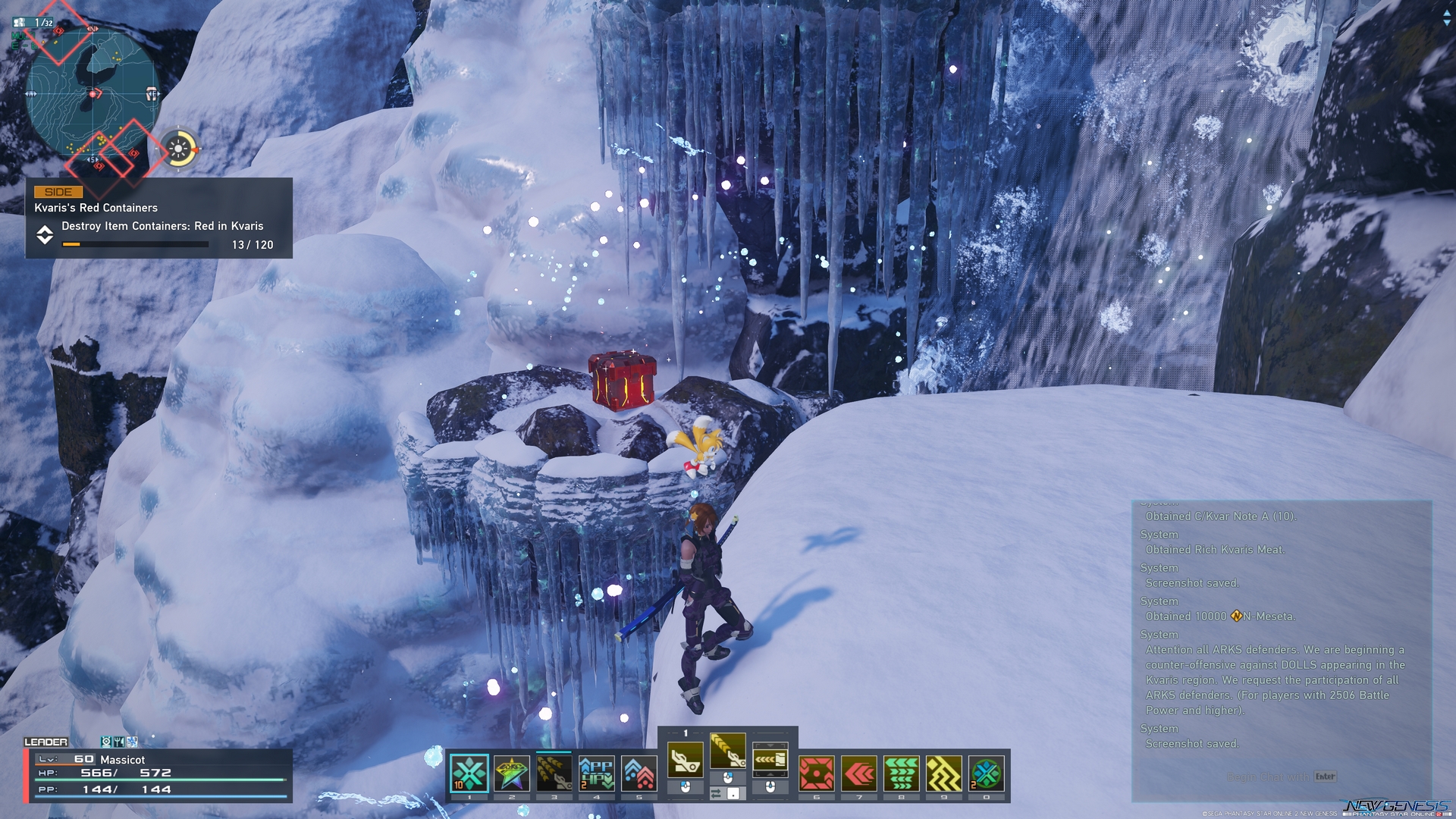Click the food buff icon above the LEADER status bar
This screenshot has width=1456, height=819.
[119, 742]
